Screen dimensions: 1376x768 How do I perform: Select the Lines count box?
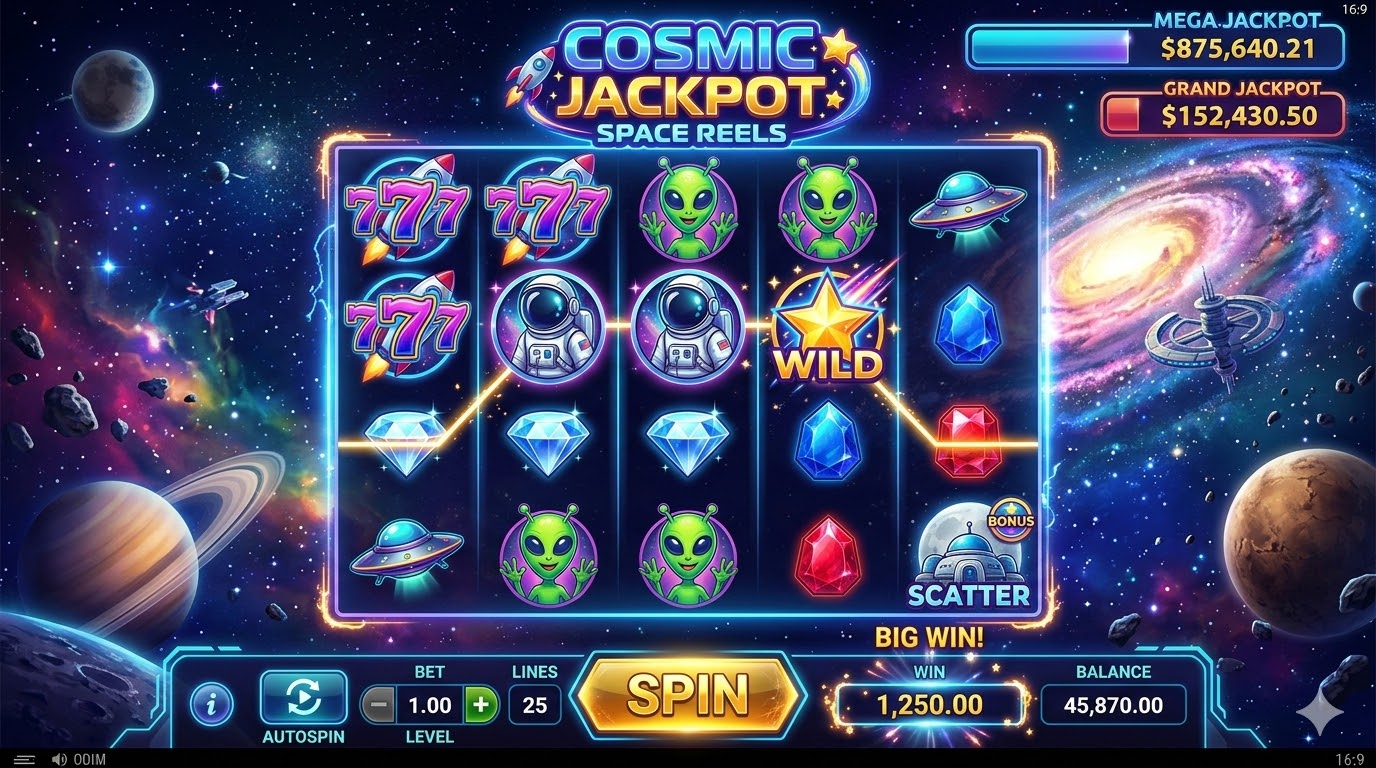(x=535, y=705)
